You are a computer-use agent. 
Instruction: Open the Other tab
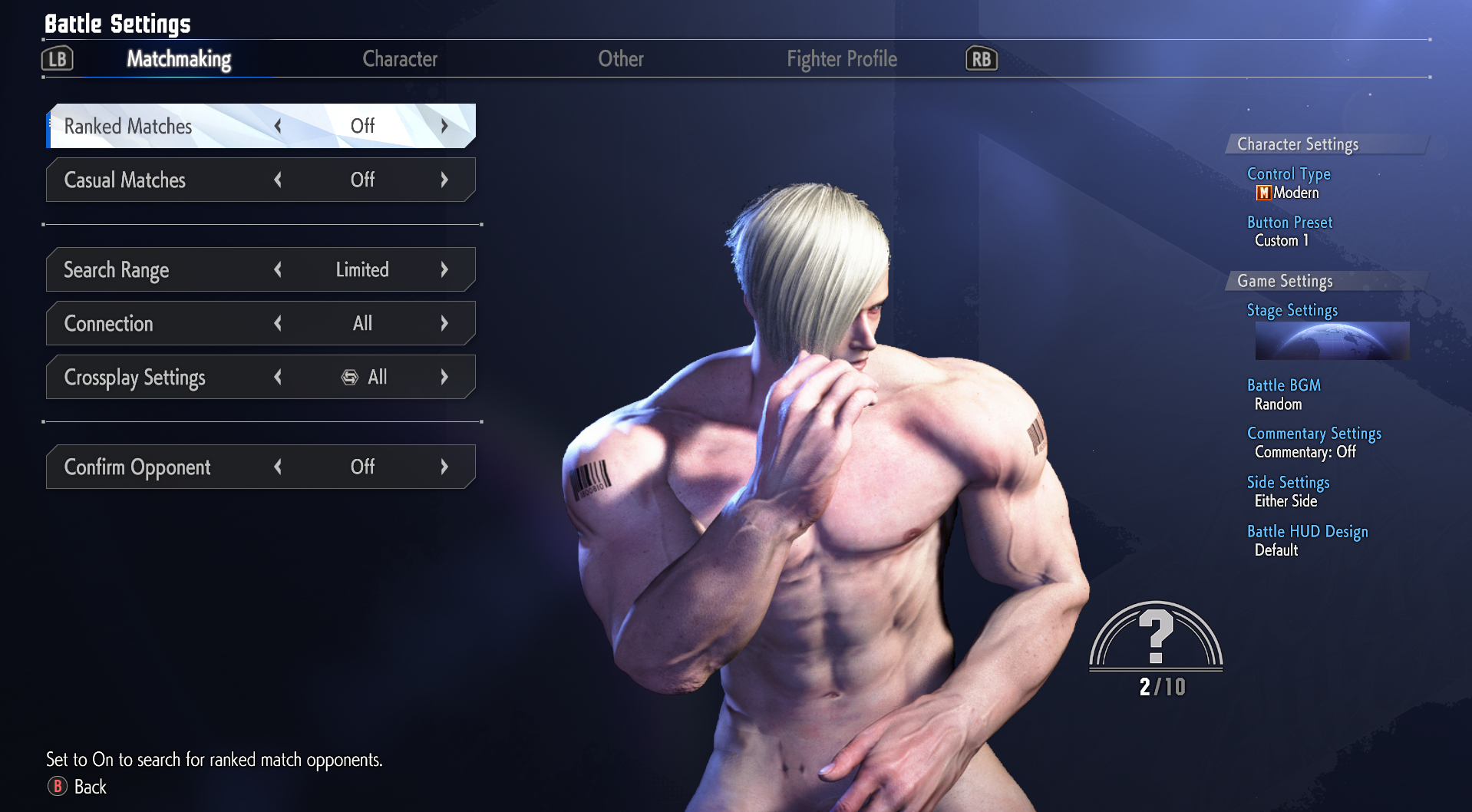pos(620,59)
